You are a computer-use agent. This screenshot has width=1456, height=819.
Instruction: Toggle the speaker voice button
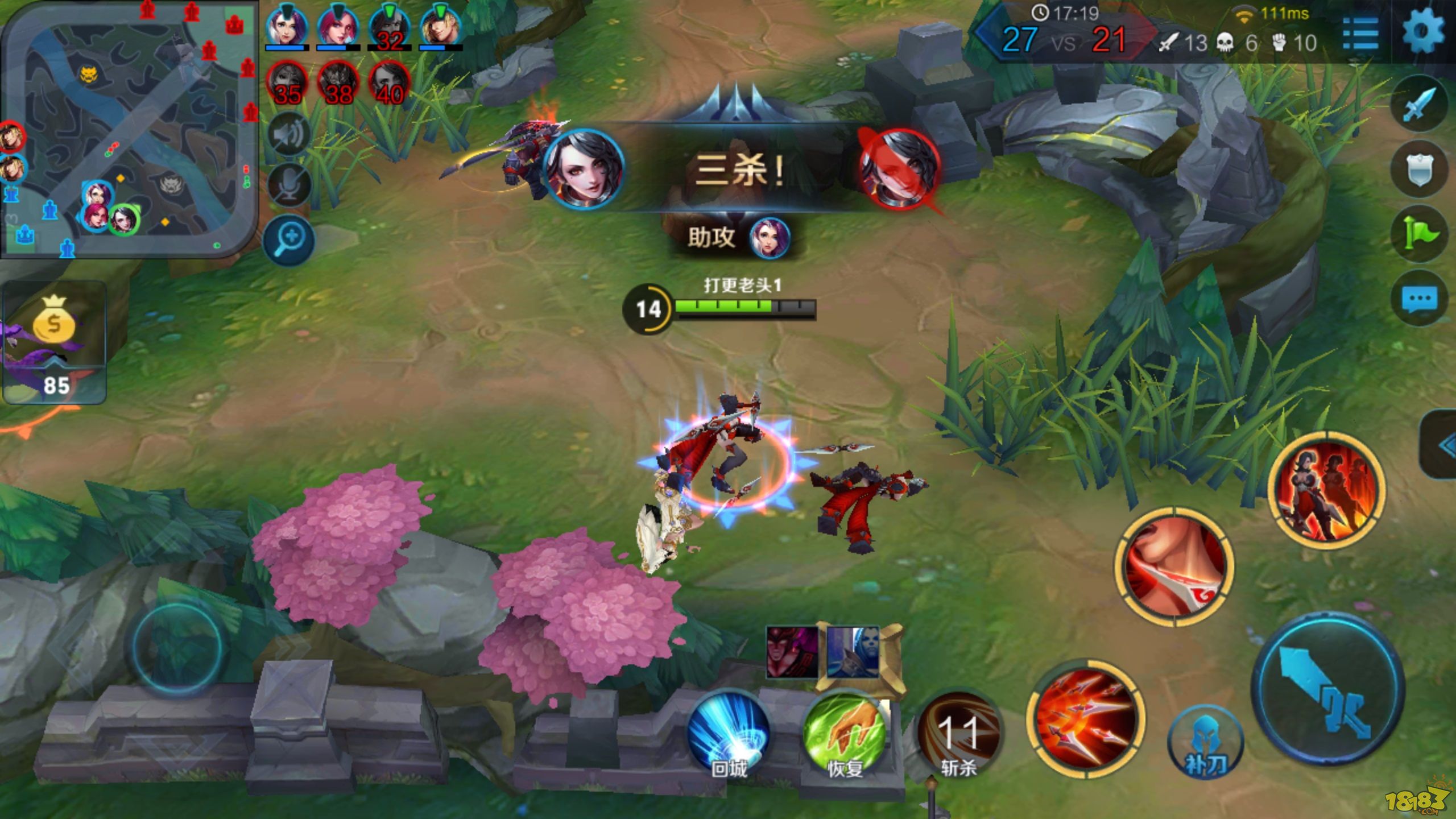[289, 135]
